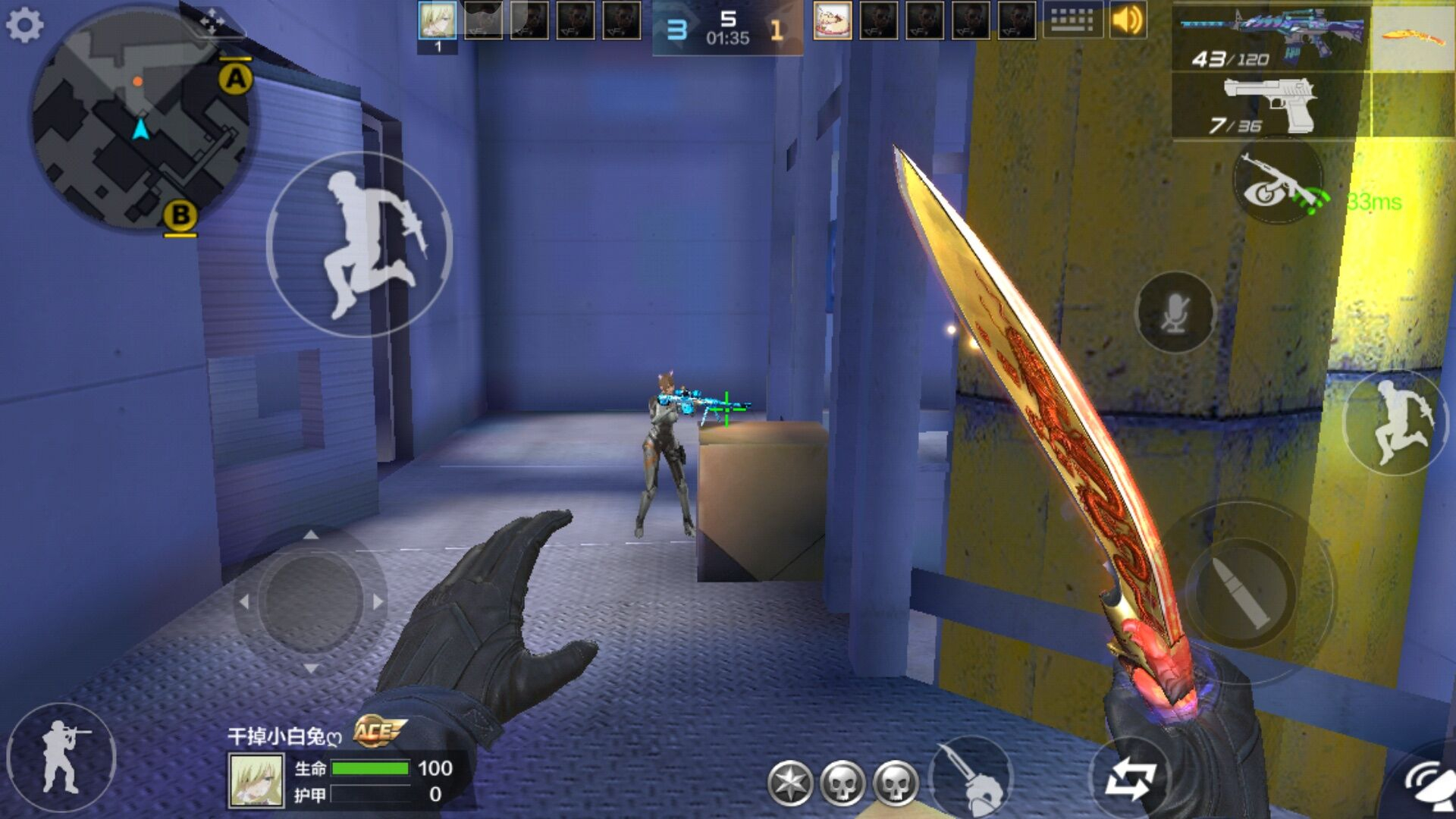Select the golden knife slot
Image resolution: width=1456 pixels, height=819 pixels.
coord(1412,36)
